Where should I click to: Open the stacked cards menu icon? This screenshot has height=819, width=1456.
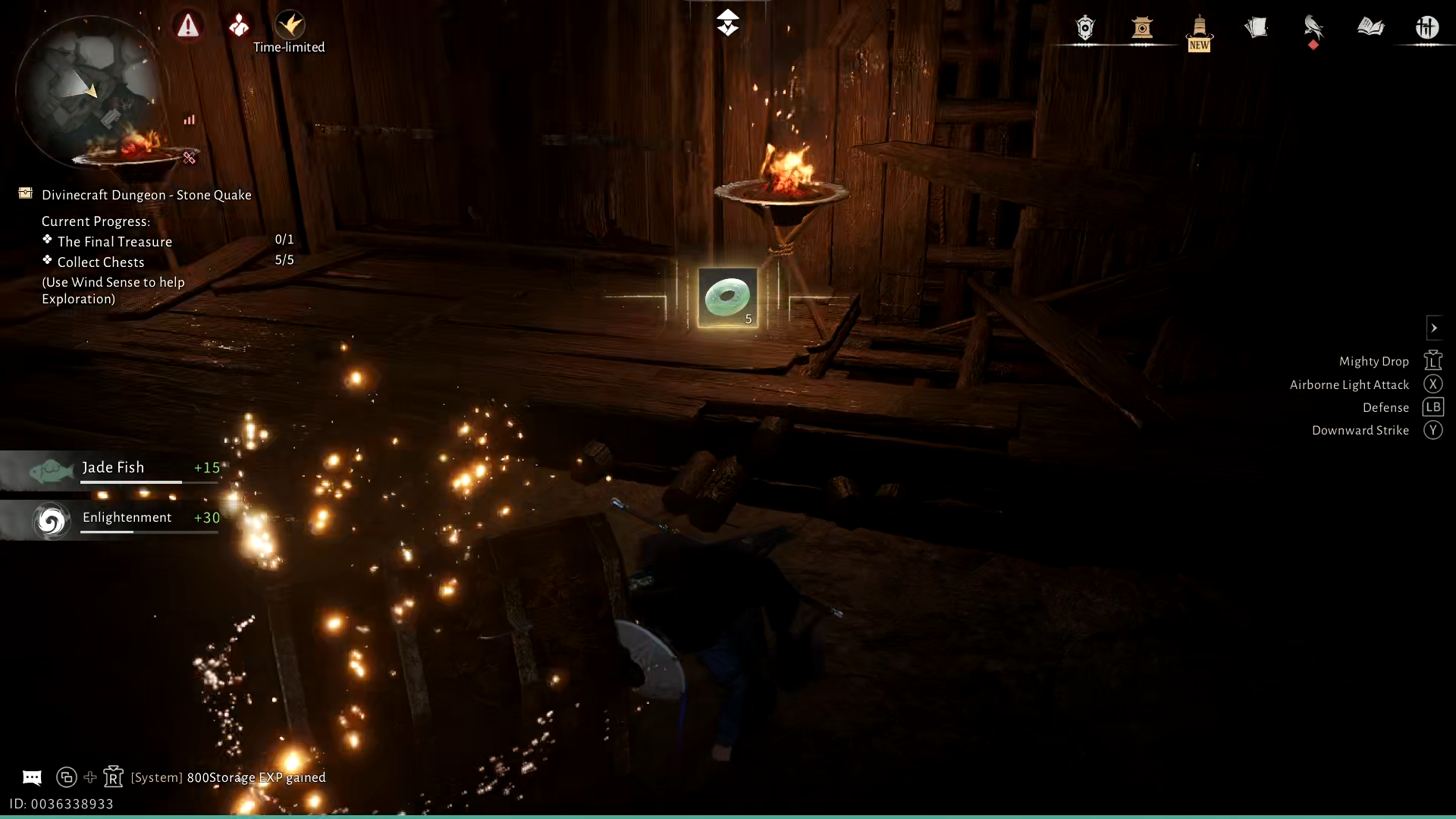(x=1256, y=28)
